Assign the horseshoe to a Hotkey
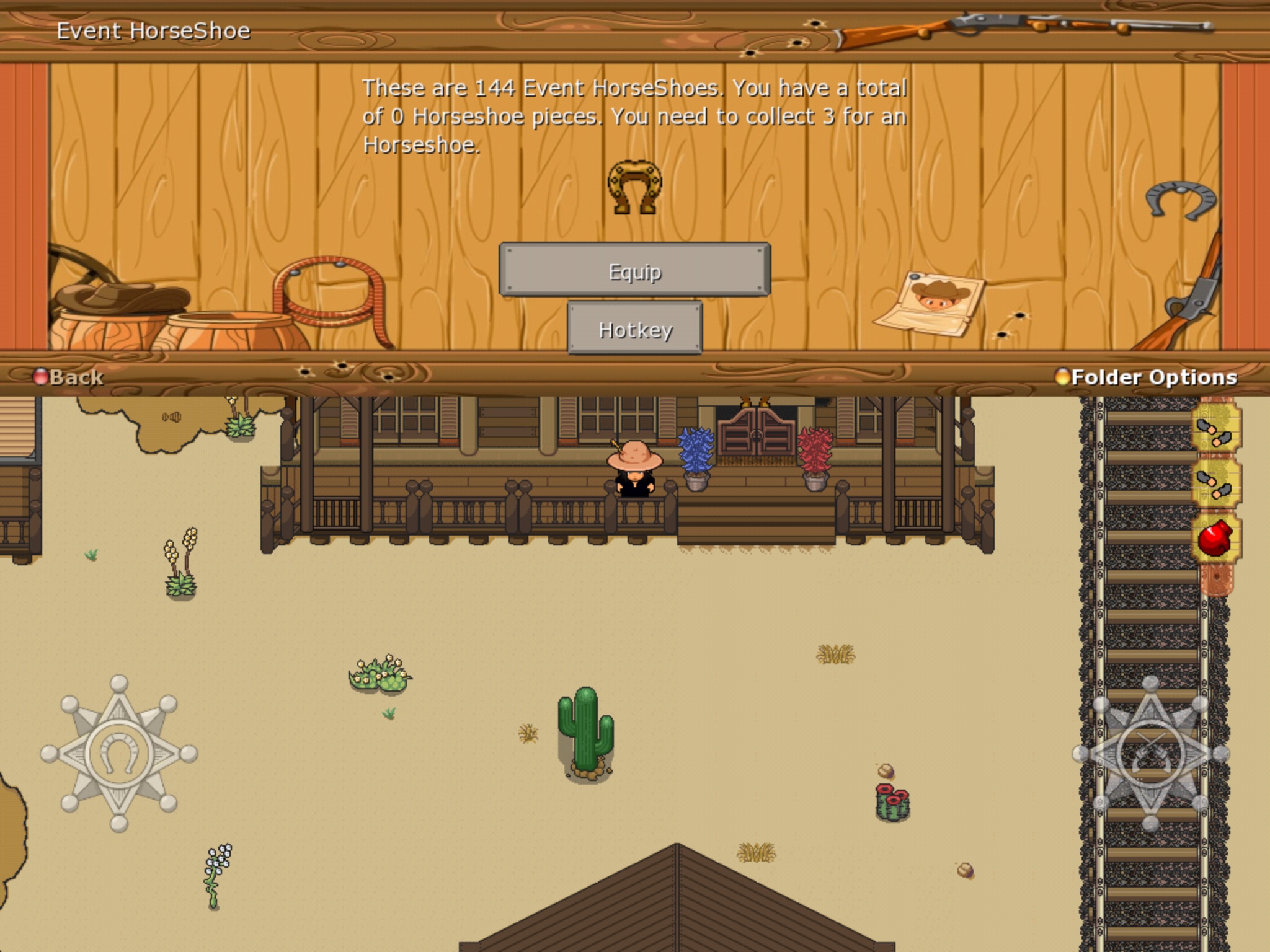The image size is (1270, 952). coord(635,329)
